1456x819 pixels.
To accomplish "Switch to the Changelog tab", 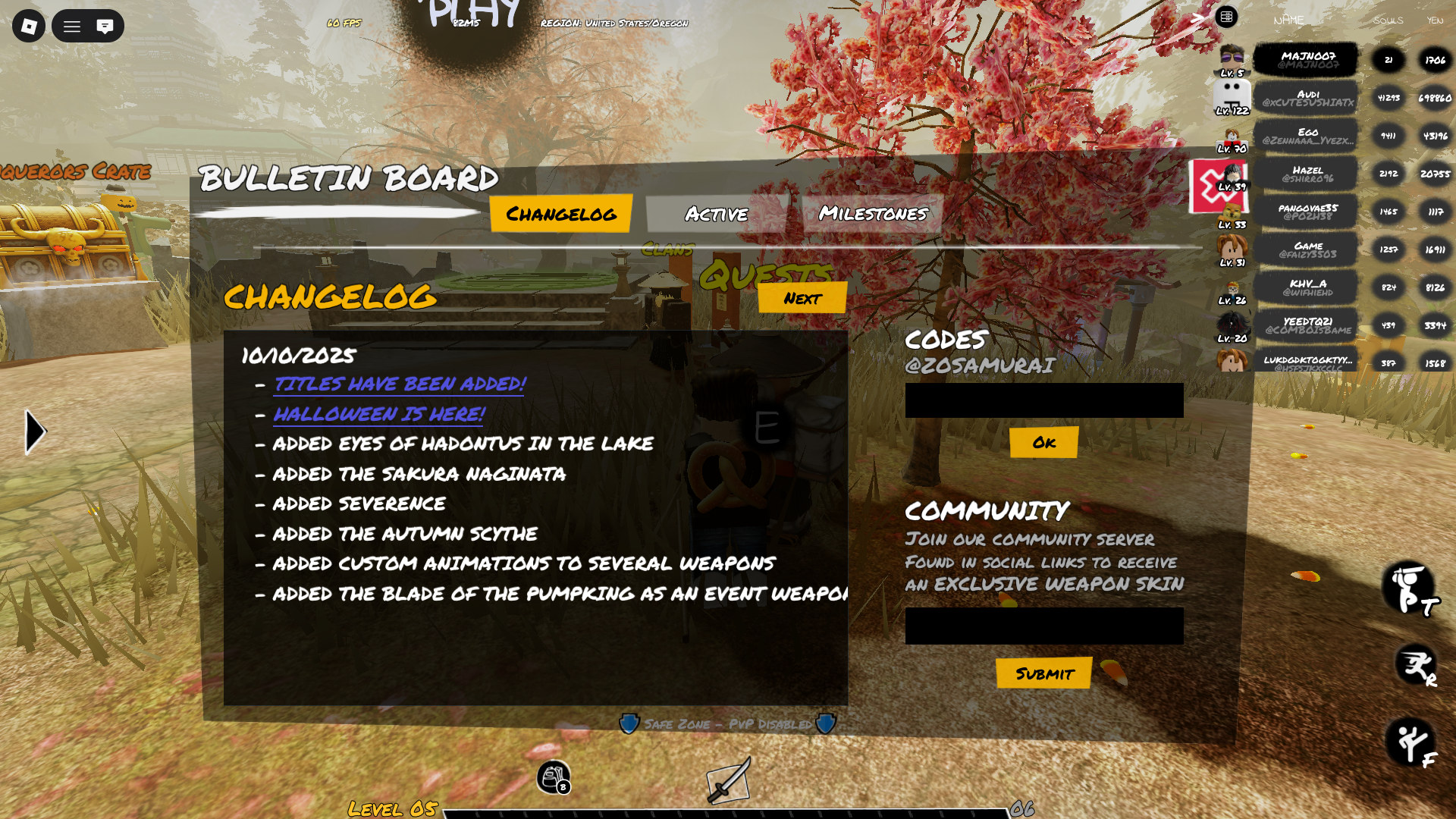I will coord(560,214).
